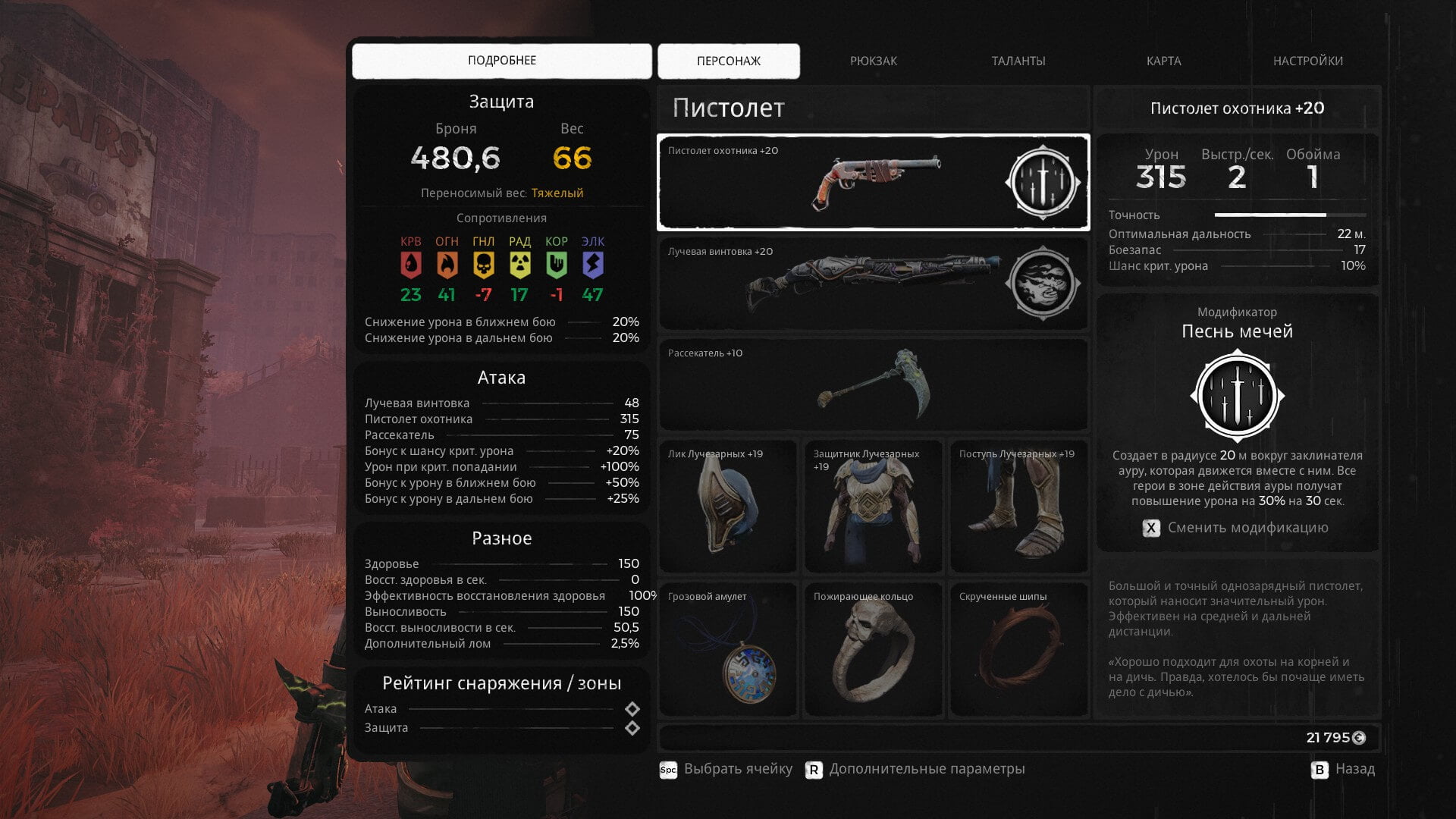Screen dimensions: 1456x819
Task: Go to the Настройки settings tab
Action: [x=1307, y=61]
